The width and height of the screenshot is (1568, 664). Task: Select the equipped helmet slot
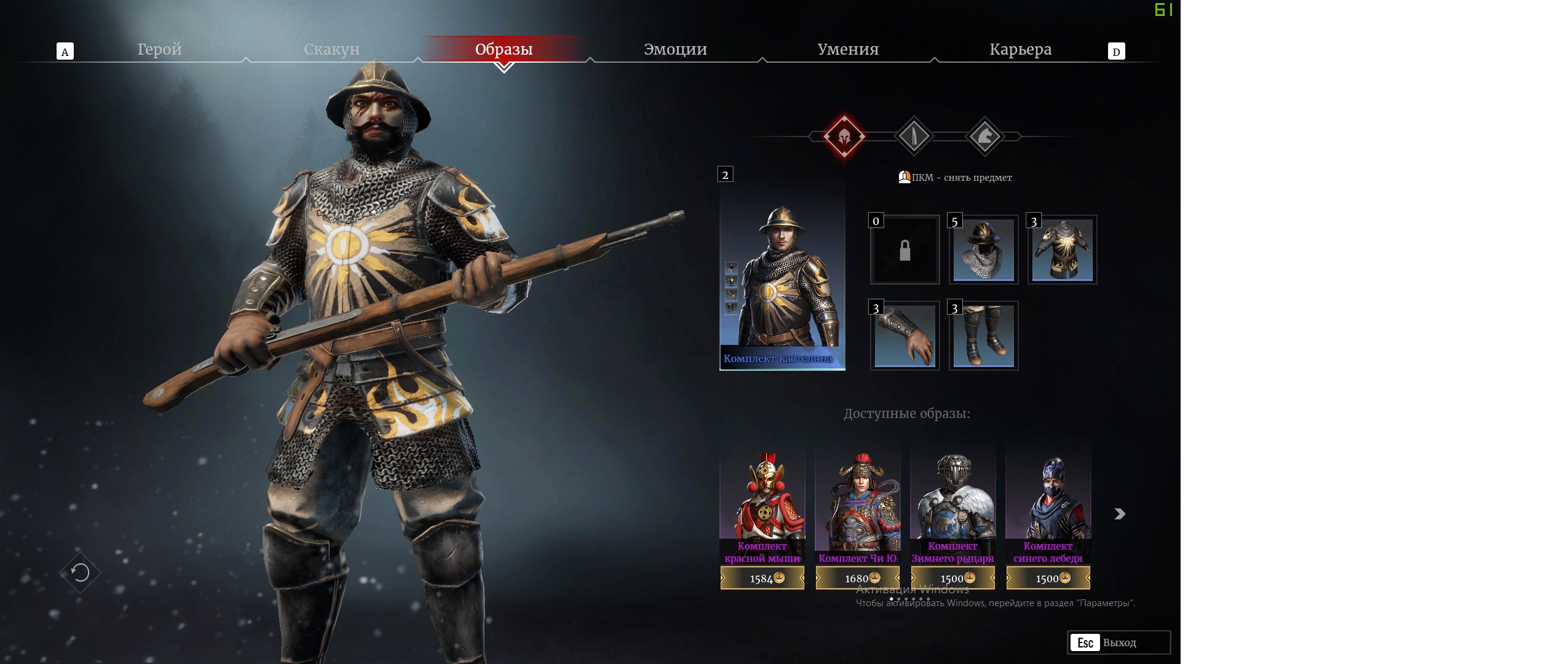(983, 250)
